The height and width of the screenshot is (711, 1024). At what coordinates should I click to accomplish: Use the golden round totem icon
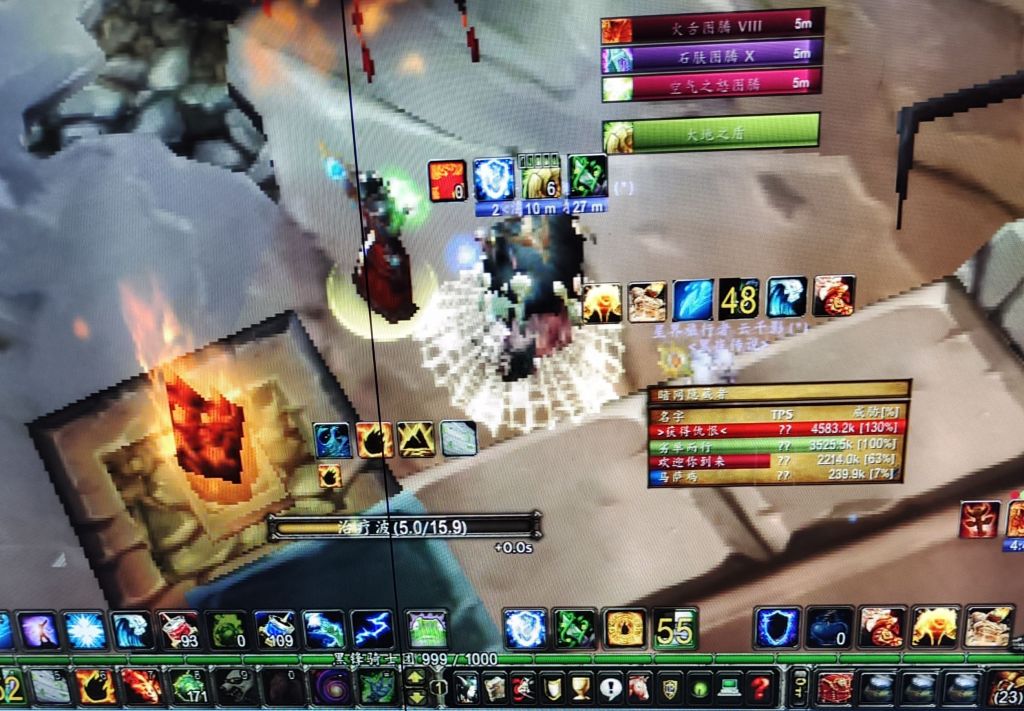[625, 628]
